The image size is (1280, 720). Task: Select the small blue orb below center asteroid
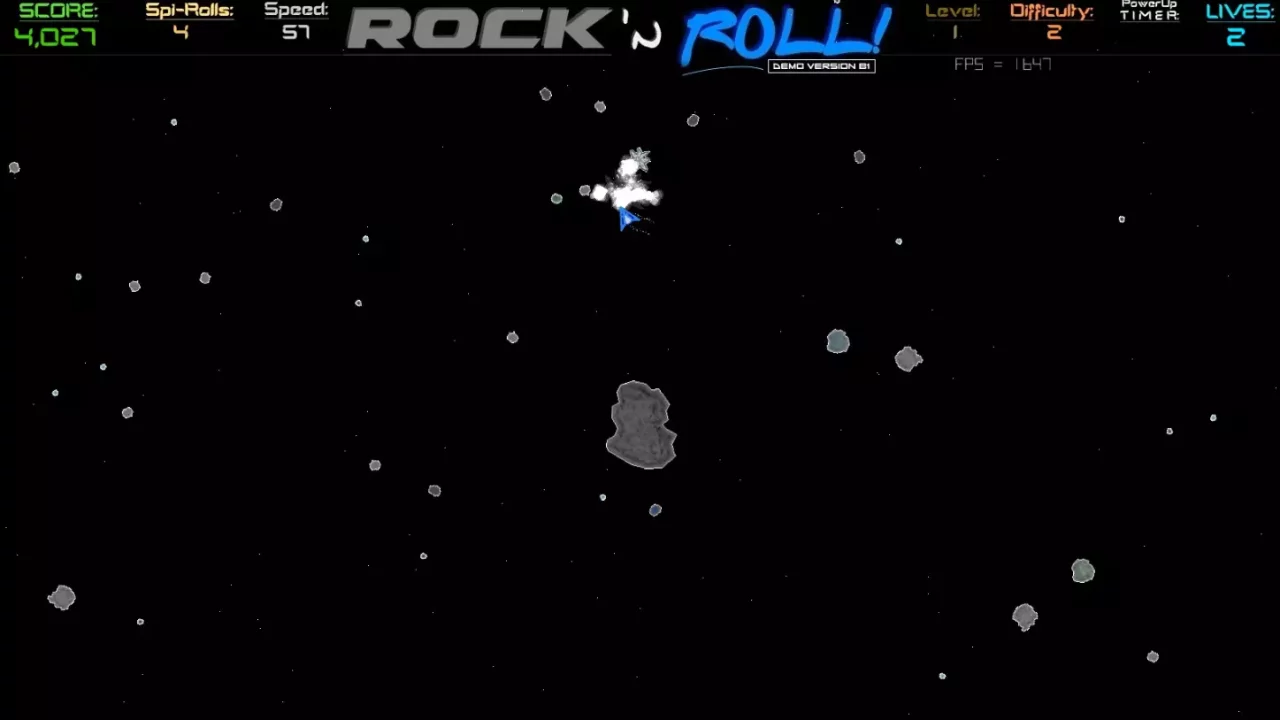tap(655, 510)
